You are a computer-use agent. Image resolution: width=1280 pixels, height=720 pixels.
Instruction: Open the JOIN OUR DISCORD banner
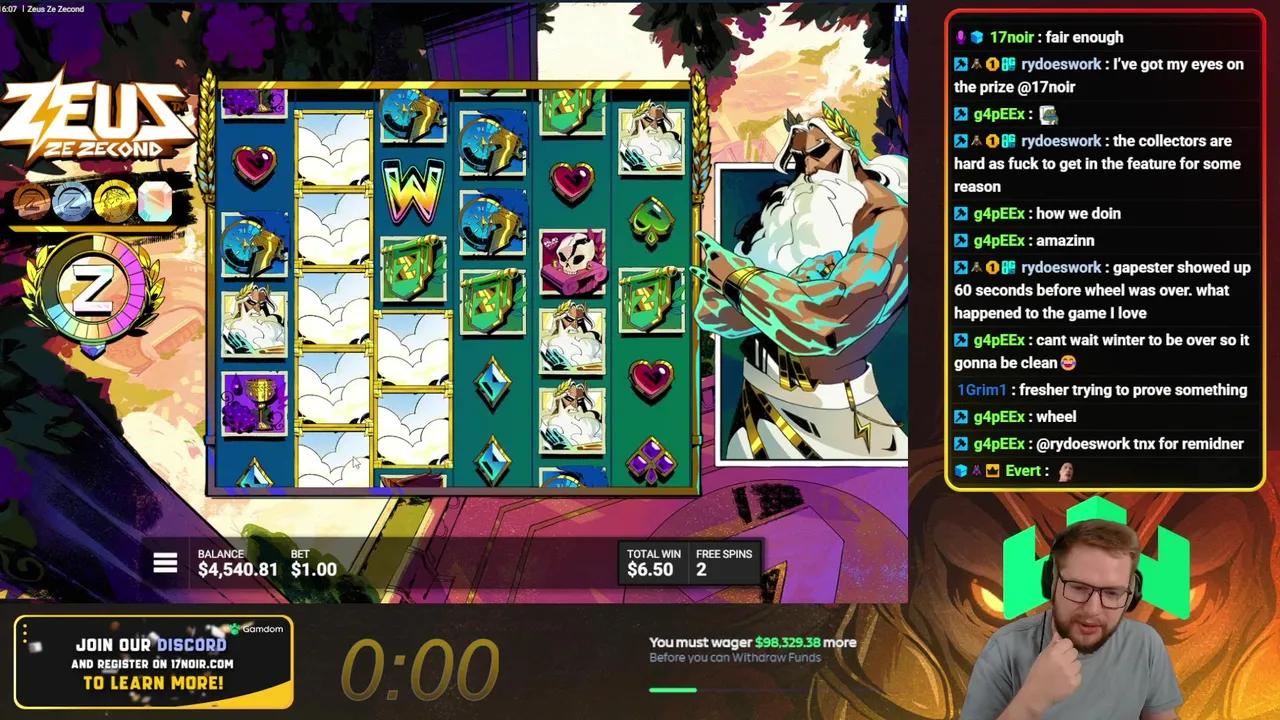pyautogui.click(x=152, y=645)
